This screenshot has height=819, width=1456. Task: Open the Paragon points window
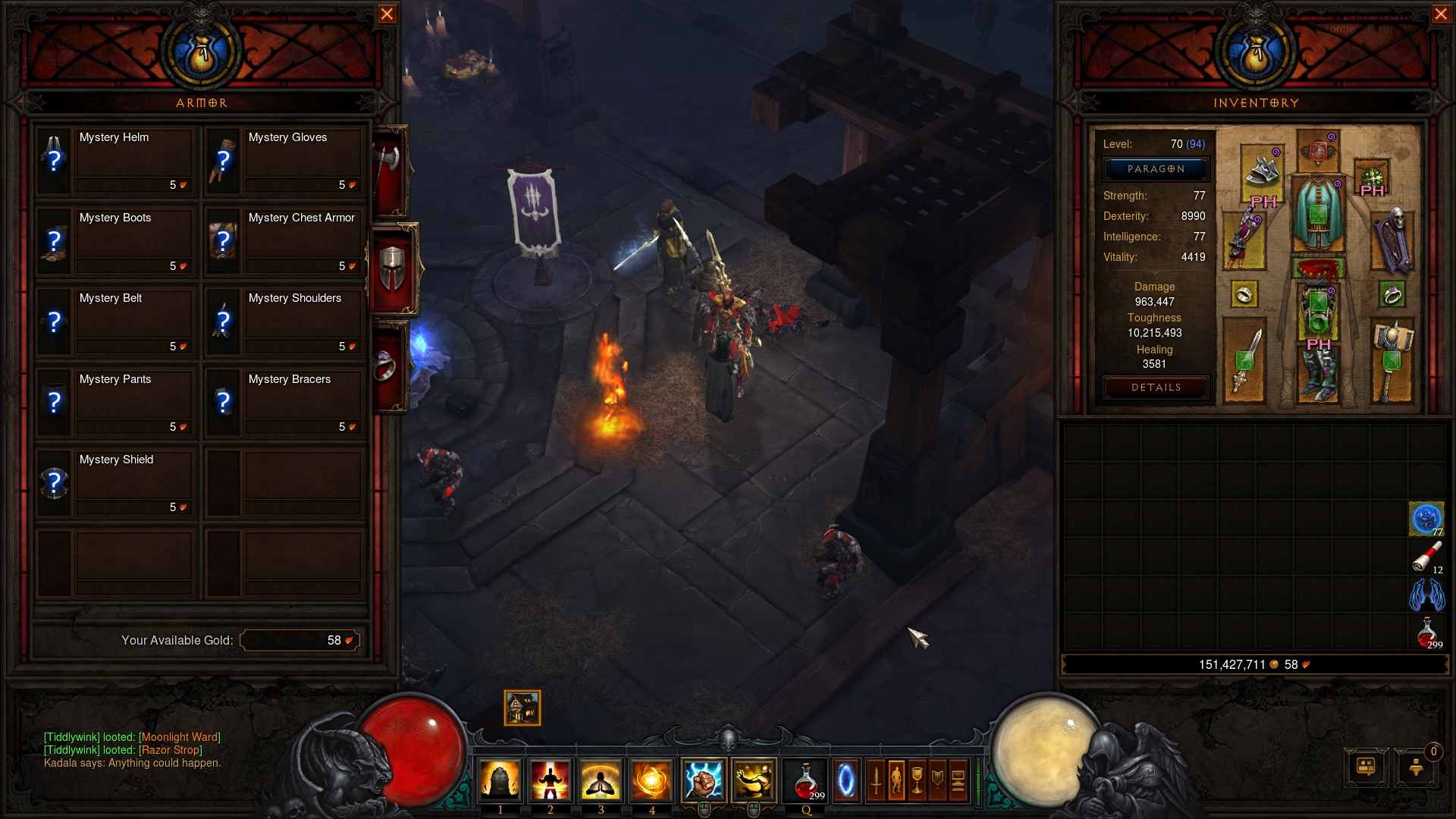[1155, 169]
